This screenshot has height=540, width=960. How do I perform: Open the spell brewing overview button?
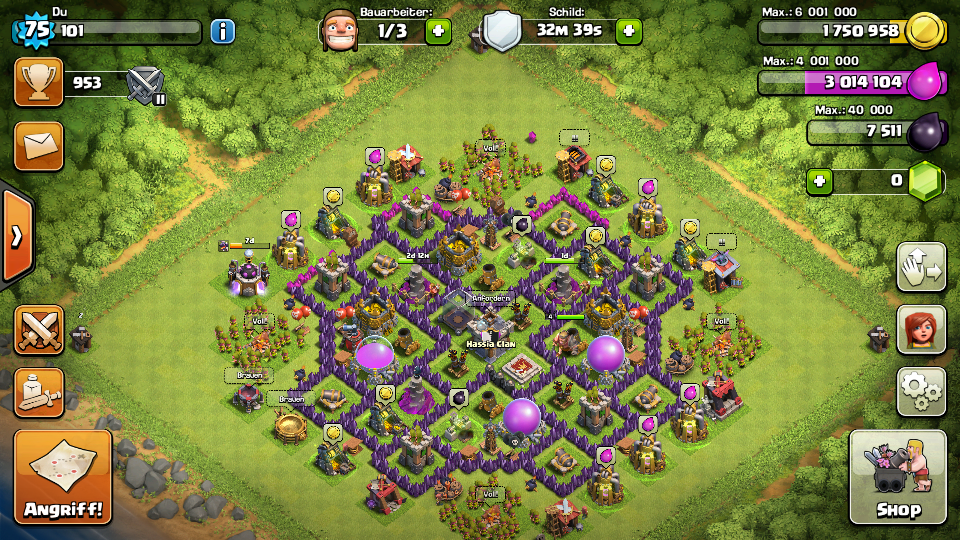[x=38, y=392]
